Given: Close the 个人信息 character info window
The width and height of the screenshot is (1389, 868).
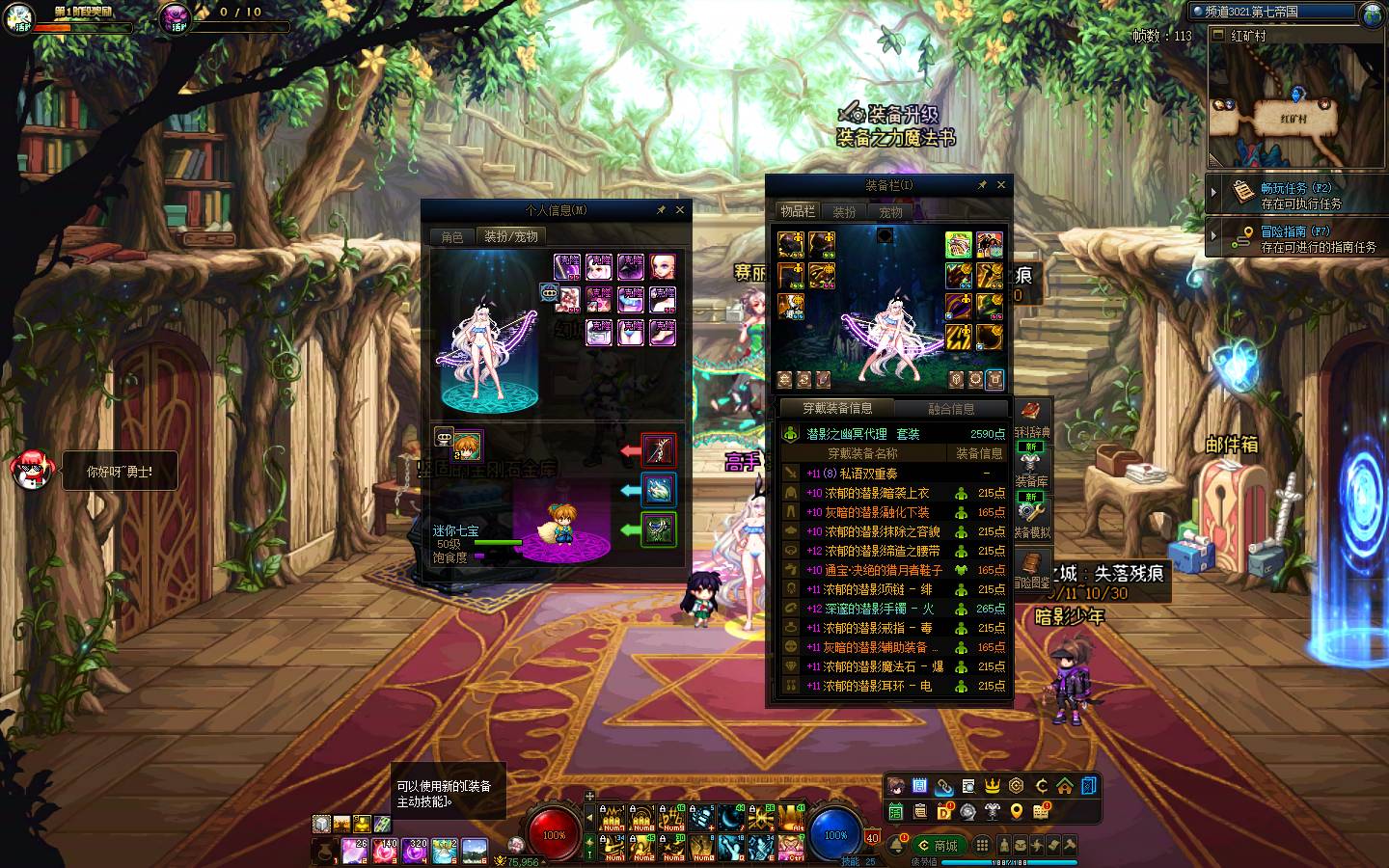Looking at the screenshot, I should pyautogui.click(x=680, y=209).
